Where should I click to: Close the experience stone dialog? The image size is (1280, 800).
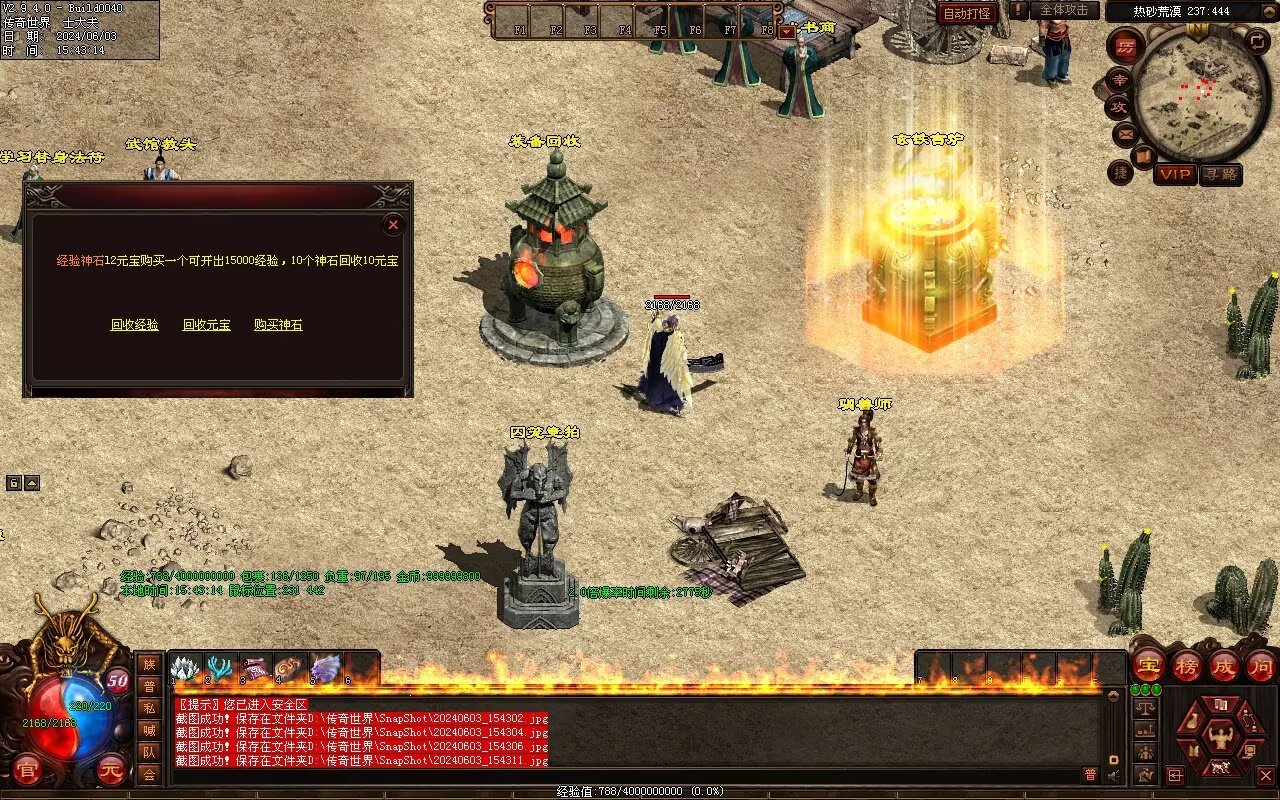pos(393,225)
